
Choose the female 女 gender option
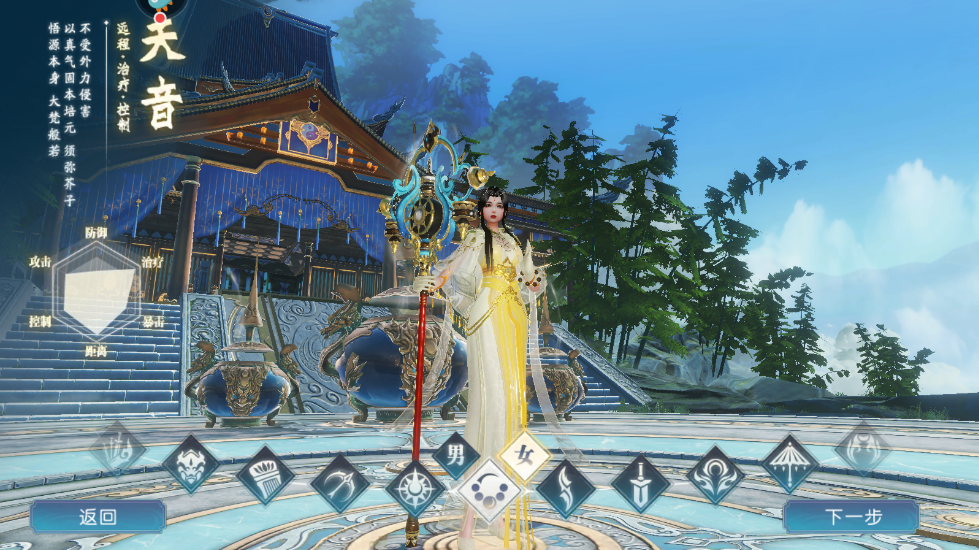(524, 456)
